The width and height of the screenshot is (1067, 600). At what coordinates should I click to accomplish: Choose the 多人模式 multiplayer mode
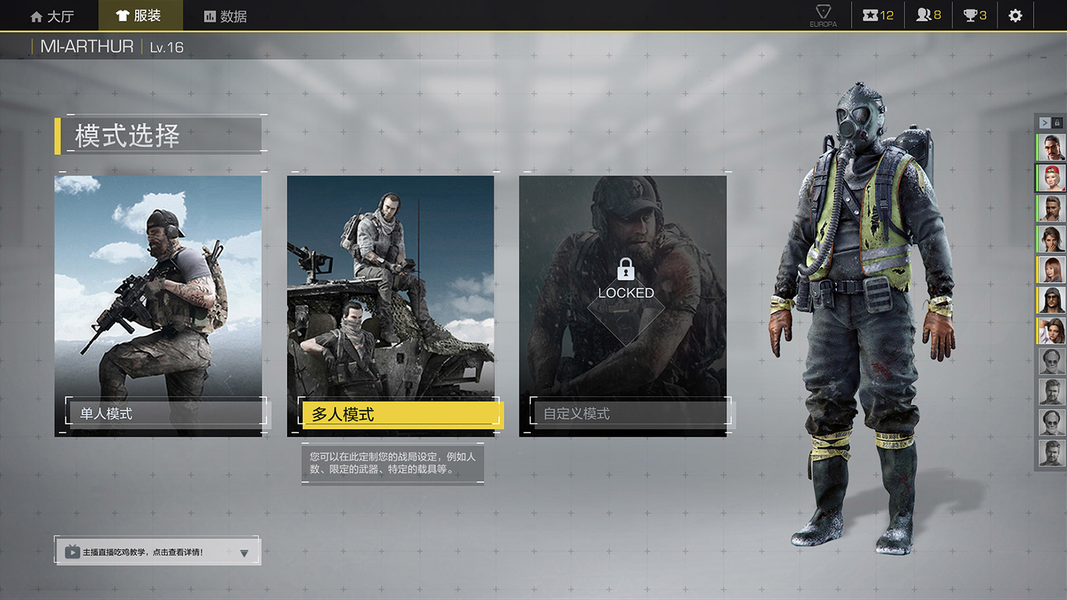[x=391, y=305]
